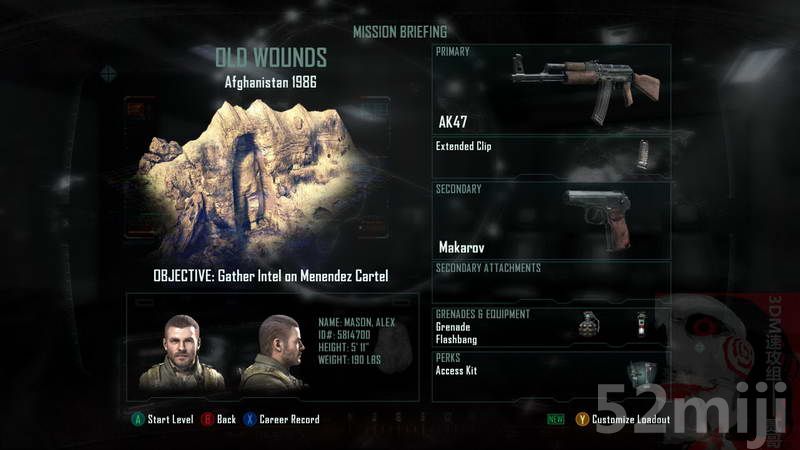Open the empty Secondary Attachments slot
The image size is (800, 450).
pos(551,281)
